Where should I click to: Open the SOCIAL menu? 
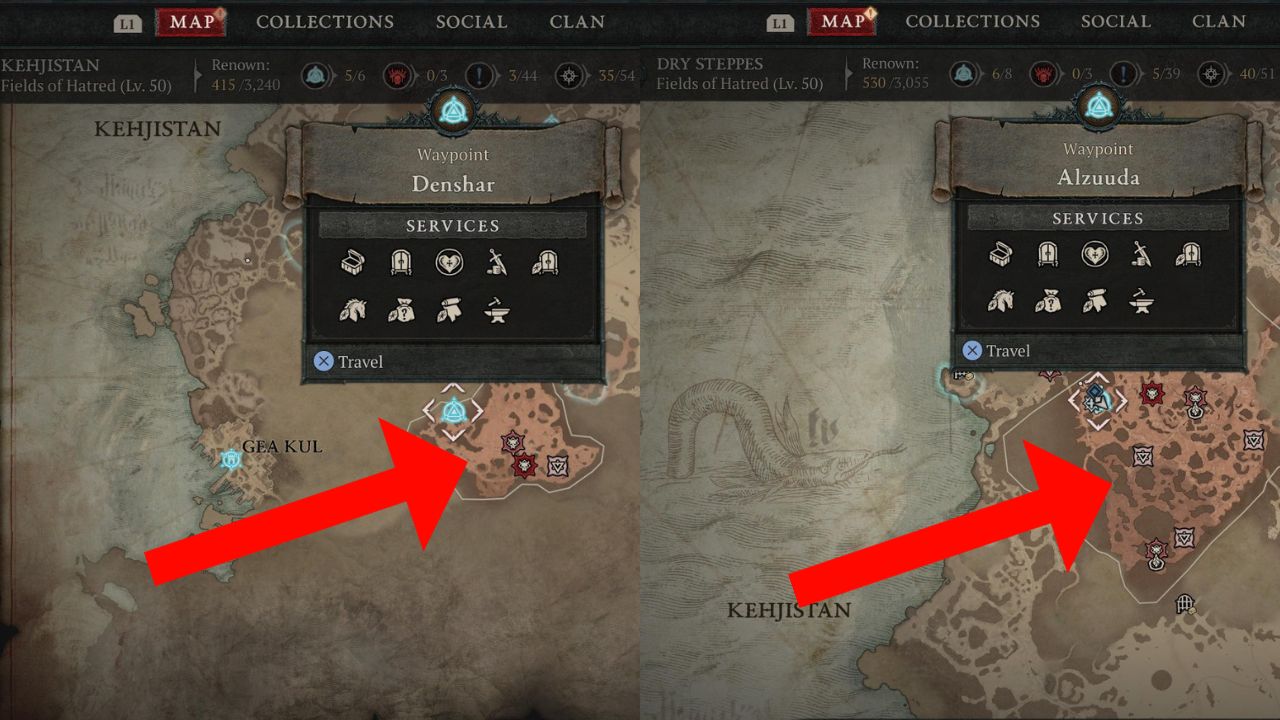471,21
